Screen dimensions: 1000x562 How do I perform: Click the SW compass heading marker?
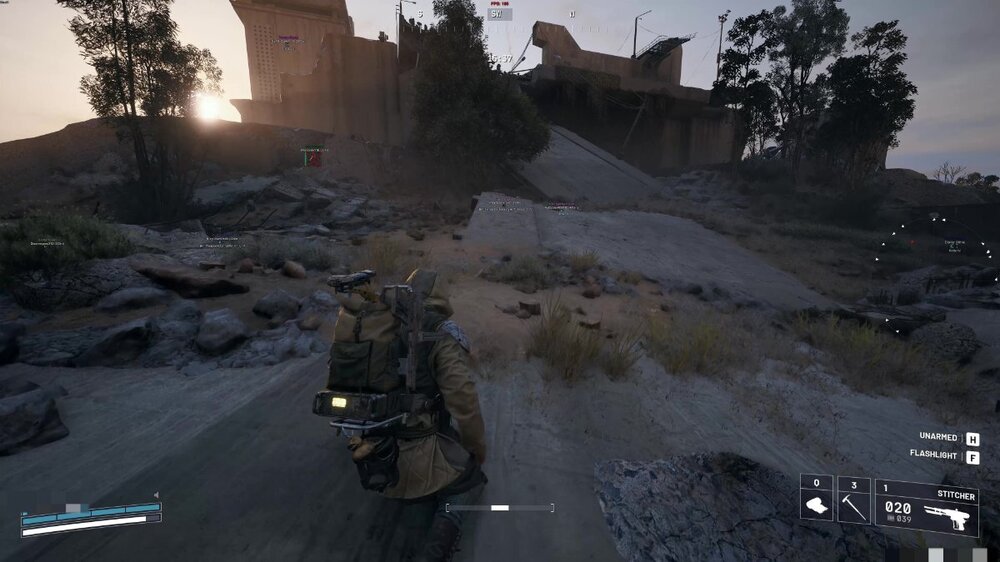pos(499,14)
